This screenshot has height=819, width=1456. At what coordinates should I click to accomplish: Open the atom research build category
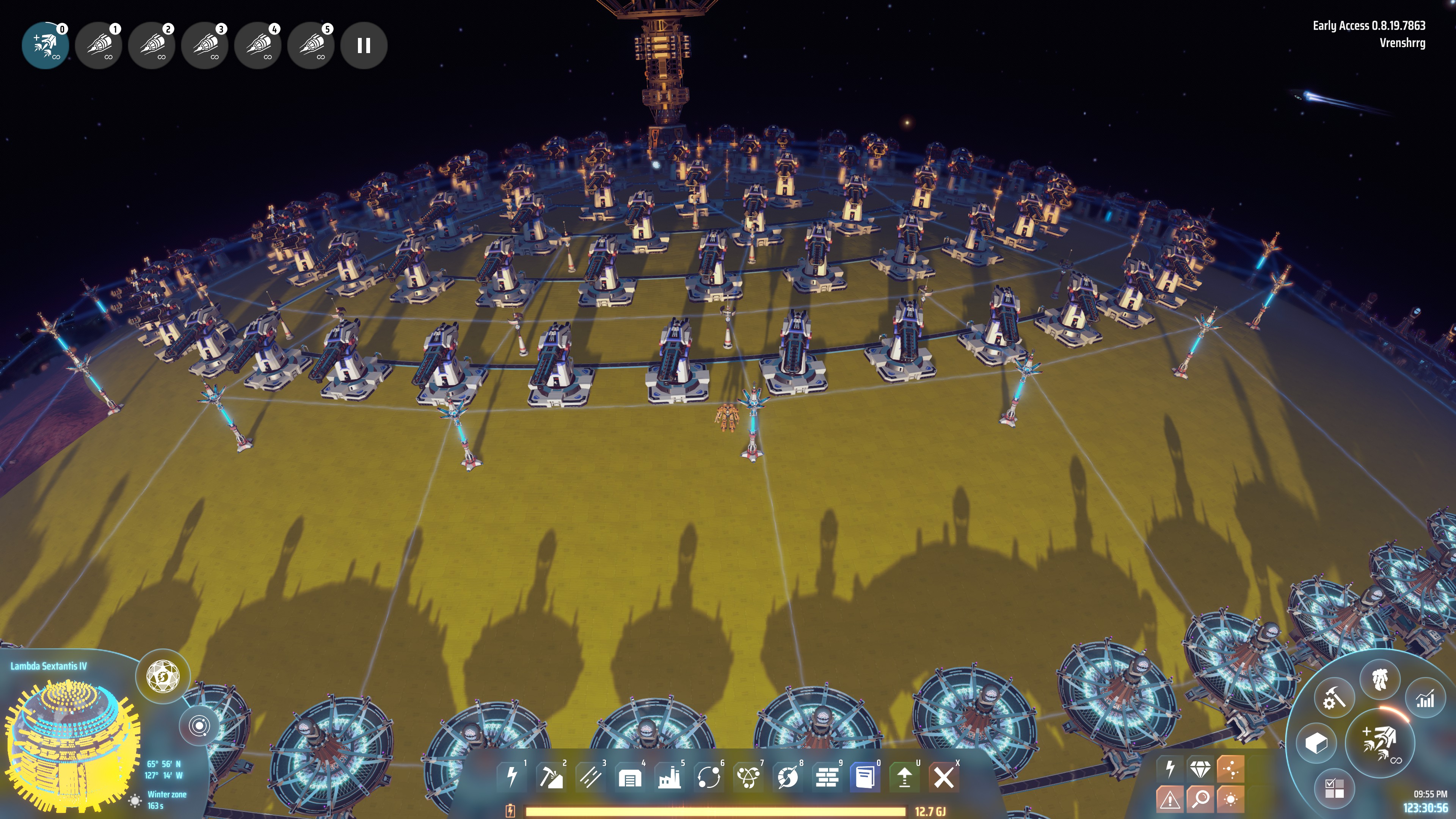(x=748, y=778)
